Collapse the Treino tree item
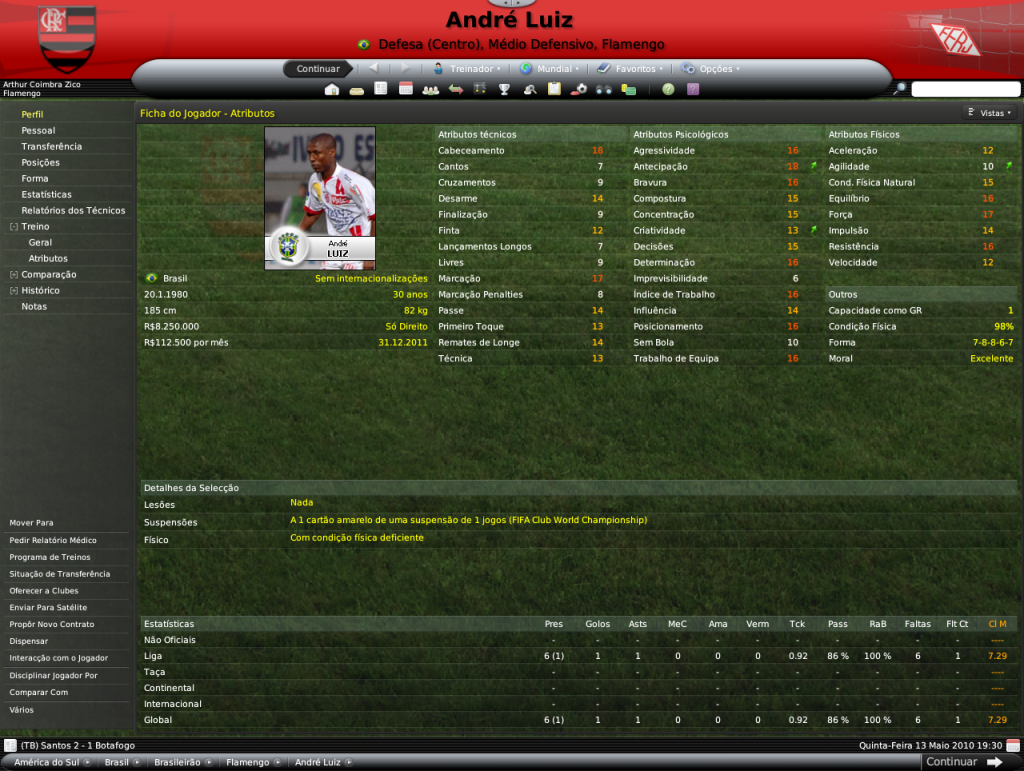1024x771 pixels. click(x=13, y=227)
